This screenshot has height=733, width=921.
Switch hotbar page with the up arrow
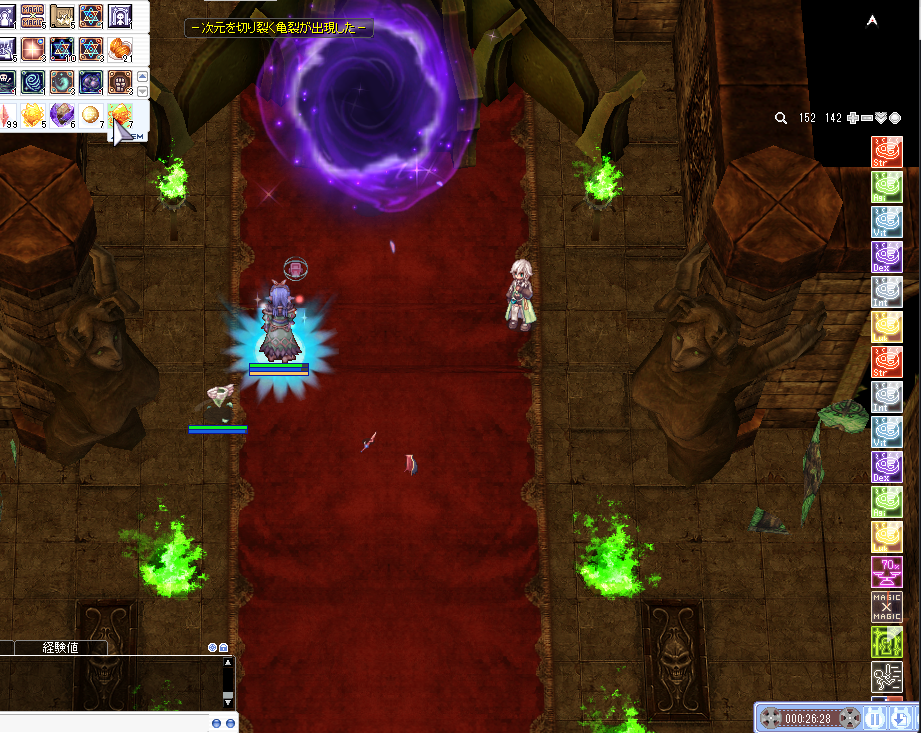pos(143,76)
